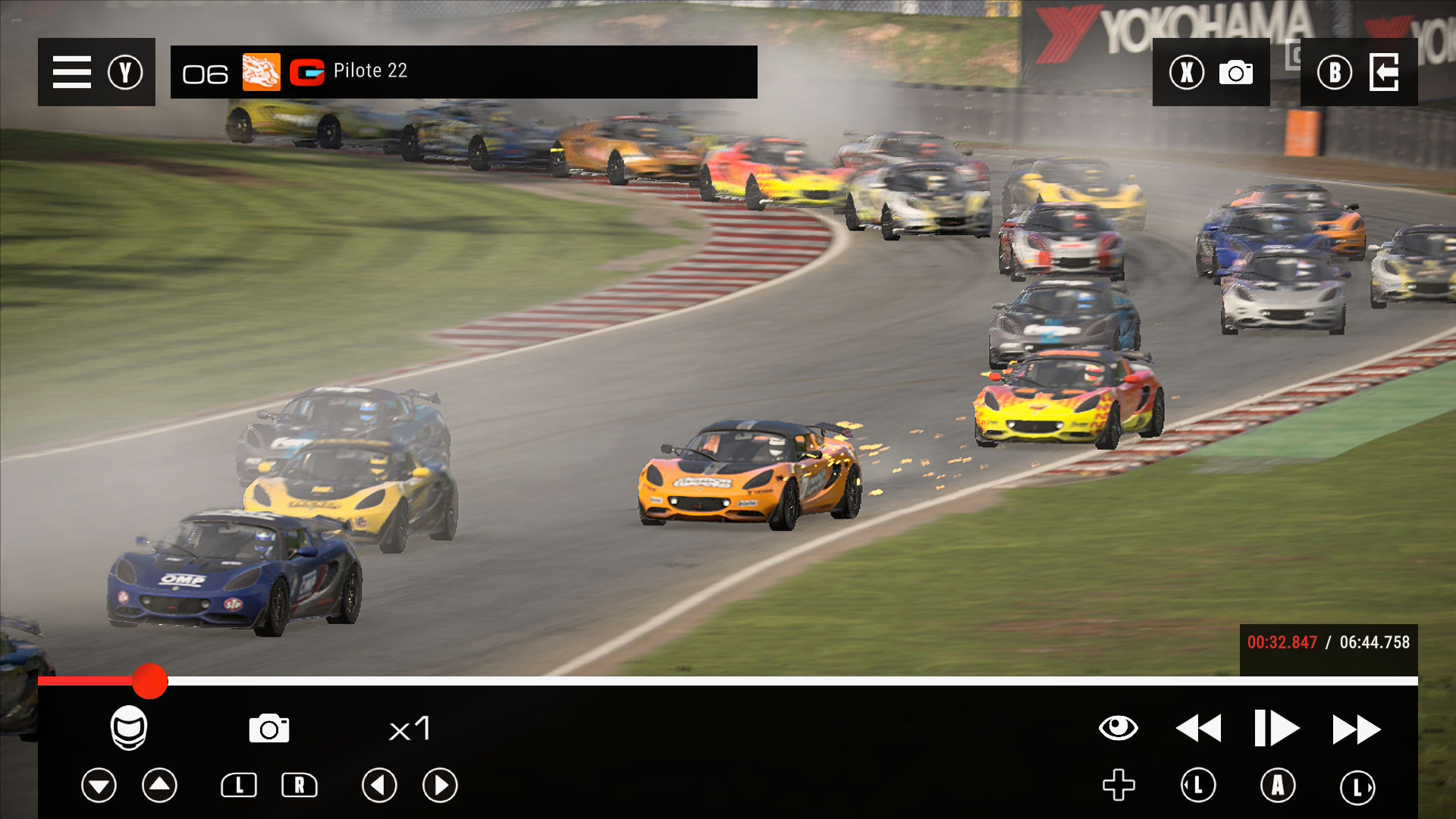Rewind the replay
1456x819 pixels.
pyautogui.click(x=1198, y=729)
